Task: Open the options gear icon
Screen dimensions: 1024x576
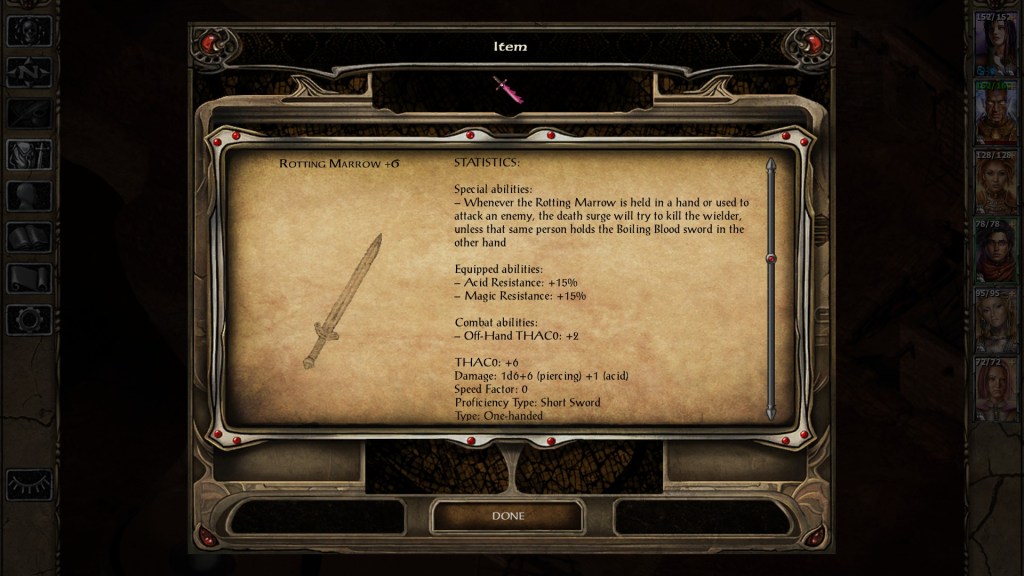Action: click(x=29, y=319)
